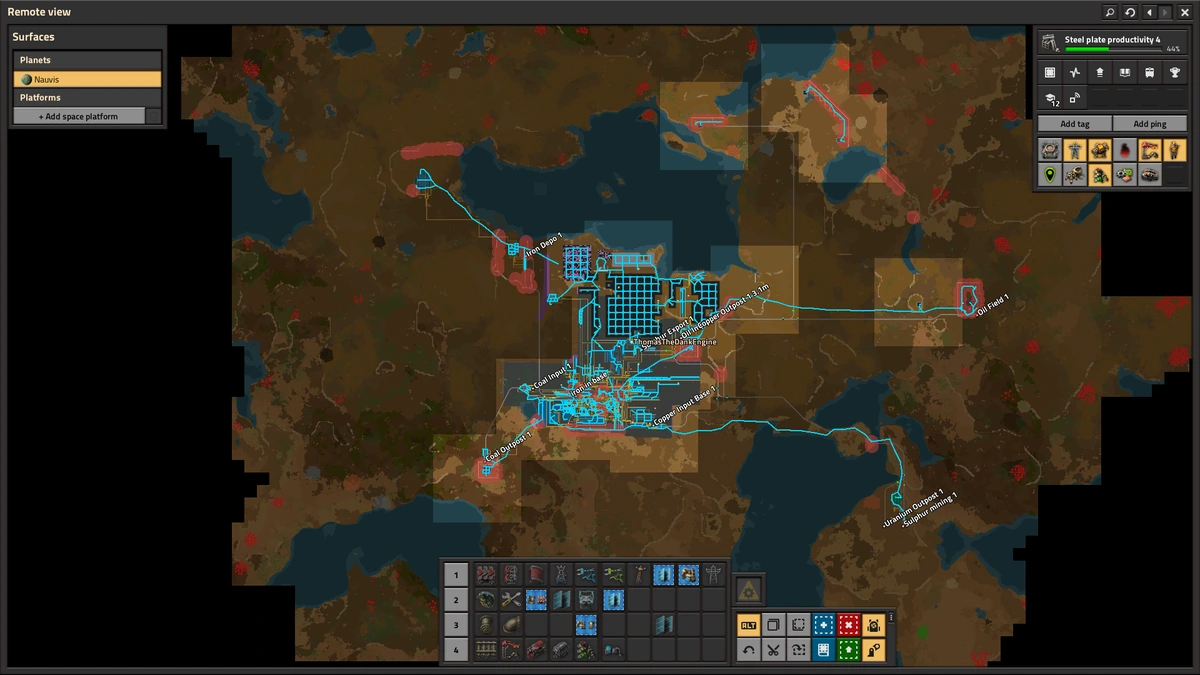Toggle the pollution cloud map overlay
Screen dimensions: 1200x675
pyautogui.click(x=1125, y=150)
